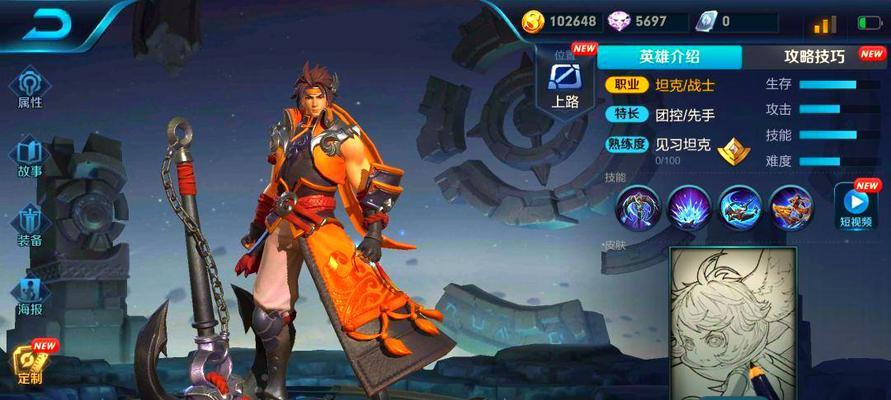
Task: Open the 定制 customization menu
Action: point(30,364)
